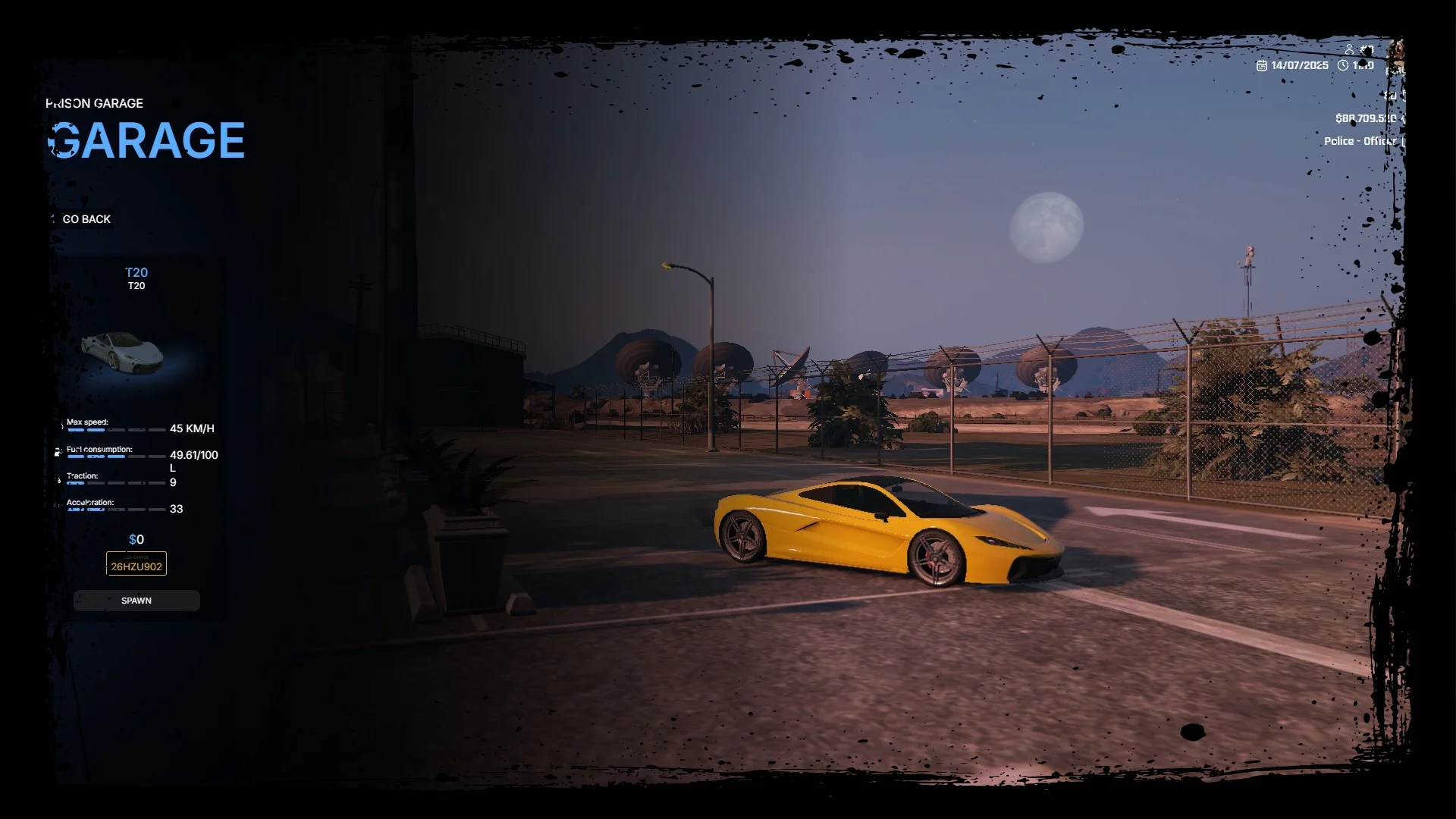The width and height of the screenshot is (1456, 819).
Task: Go back to the previous garage menu
Action: point(86,219)
